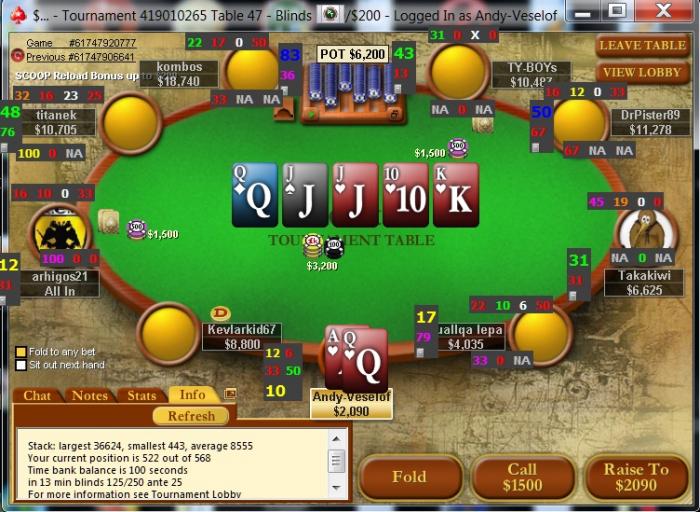700x512 pixels.
Task: Leave the table
Action: pos(643,46)
